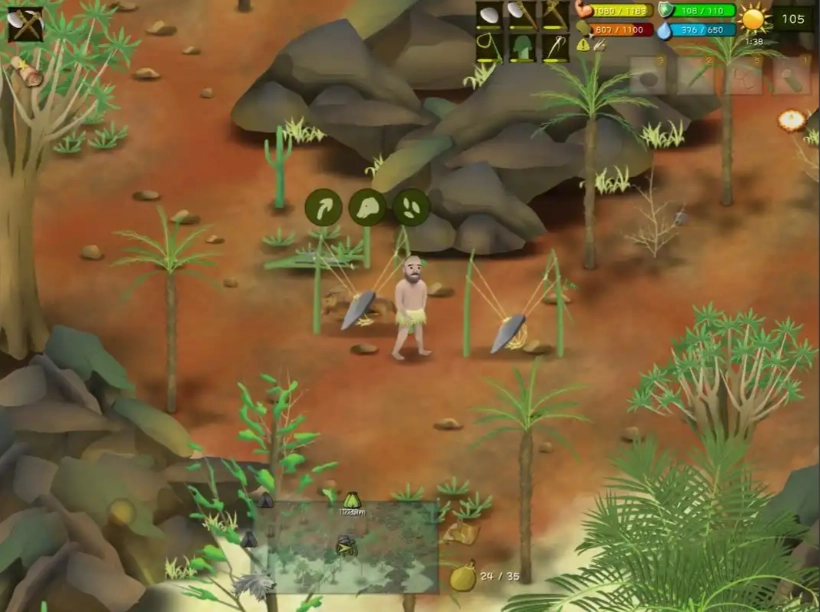Click the glowing orb icon at the screen edge
820x612 pixels.
(x=792, y=120)
